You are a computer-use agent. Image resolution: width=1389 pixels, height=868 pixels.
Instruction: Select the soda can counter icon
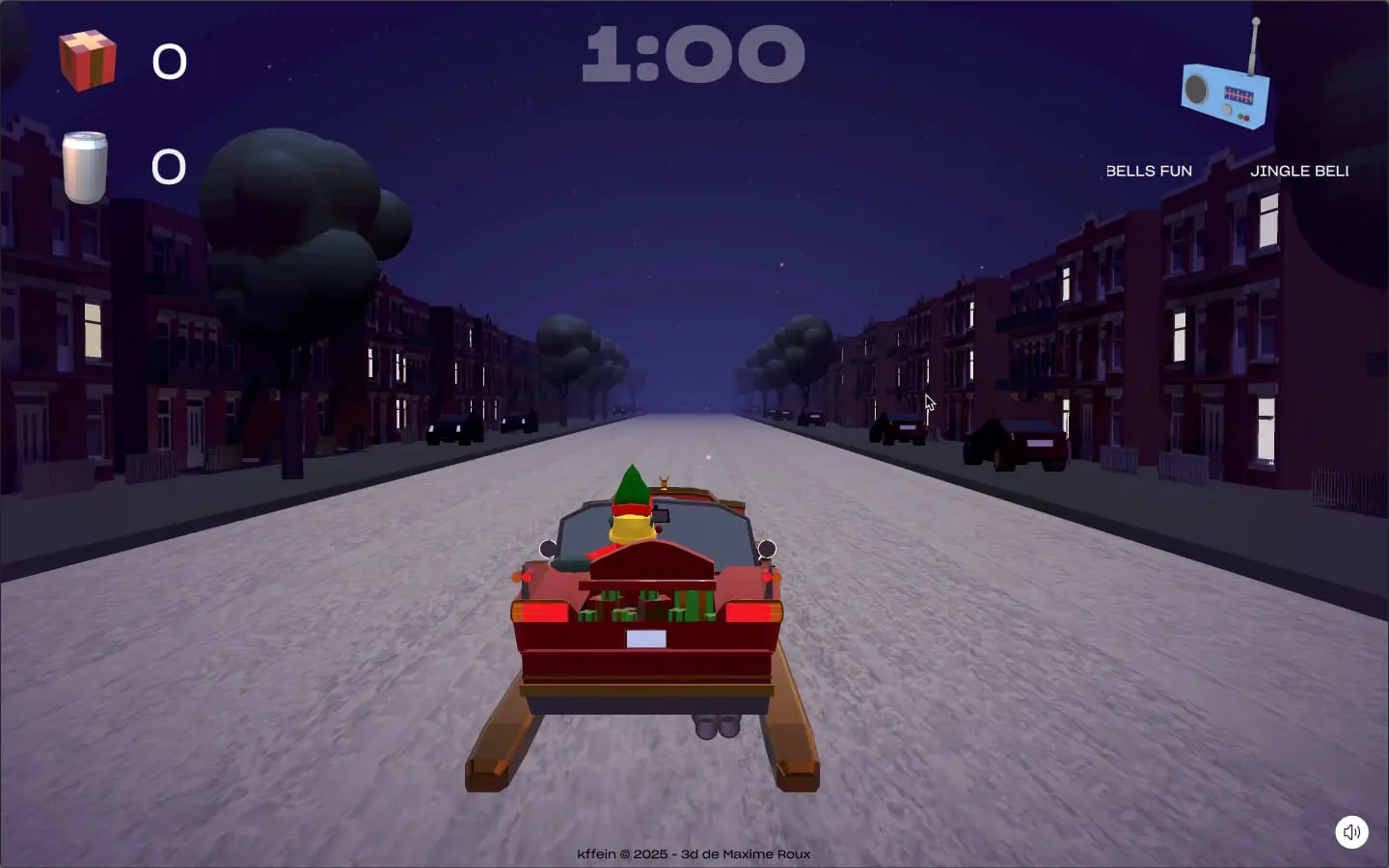coord(85,167)
